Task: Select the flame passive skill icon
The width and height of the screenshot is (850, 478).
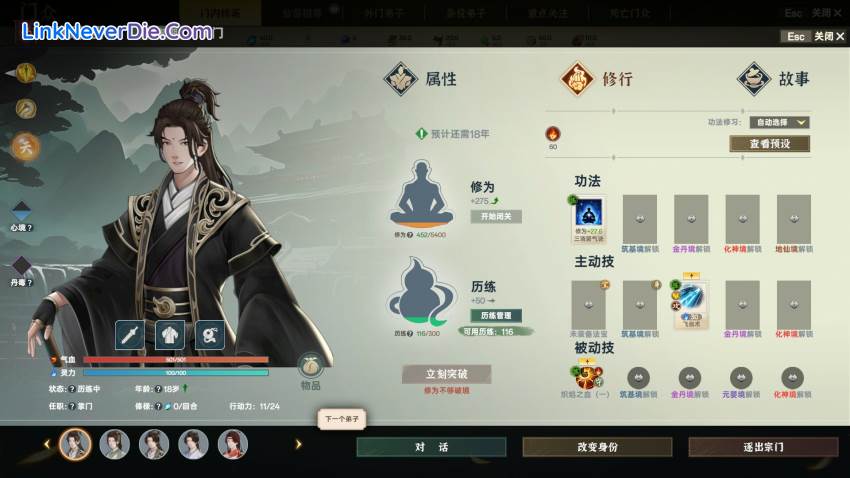Action: 588,377
